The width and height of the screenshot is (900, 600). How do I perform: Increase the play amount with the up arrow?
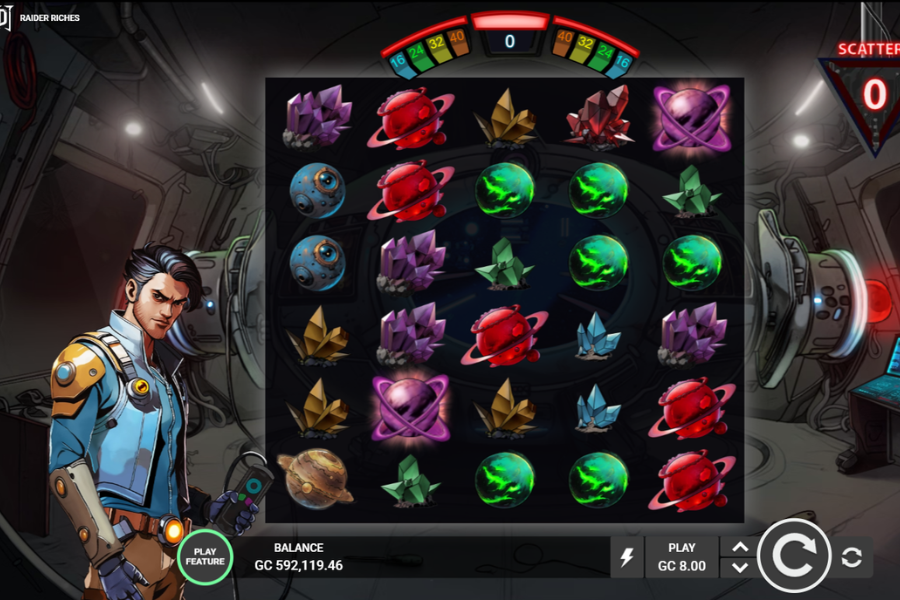tap(740, 547)
